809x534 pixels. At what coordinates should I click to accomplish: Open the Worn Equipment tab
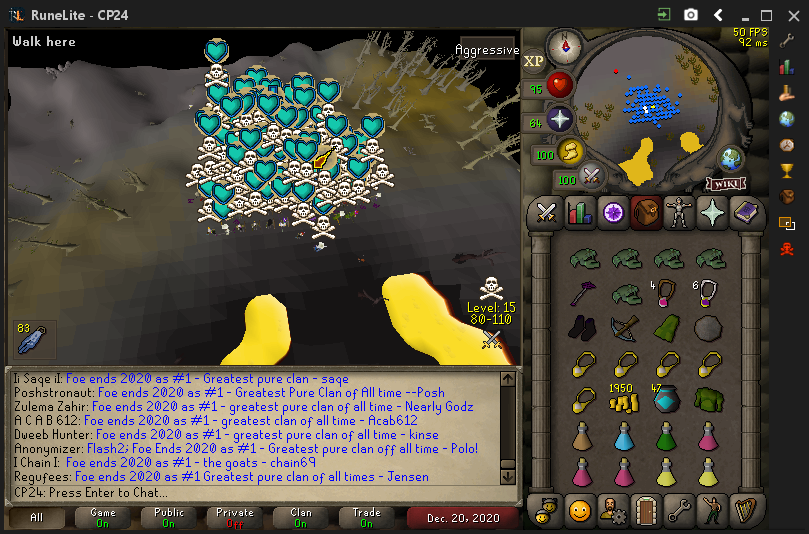678,212
